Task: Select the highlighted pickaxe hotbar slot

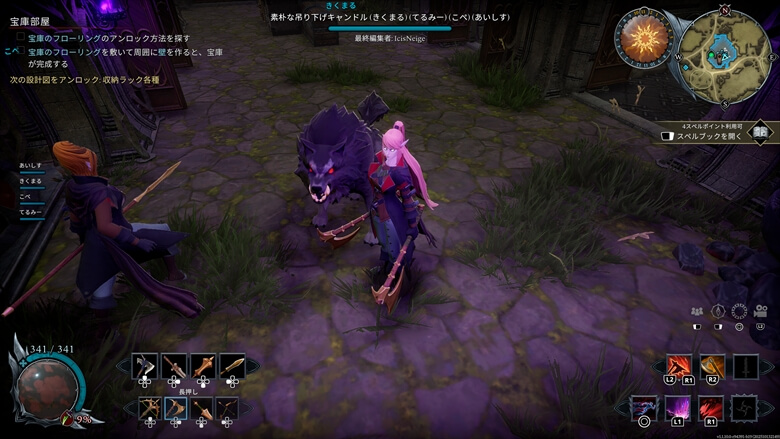Action: click(175, 408)
